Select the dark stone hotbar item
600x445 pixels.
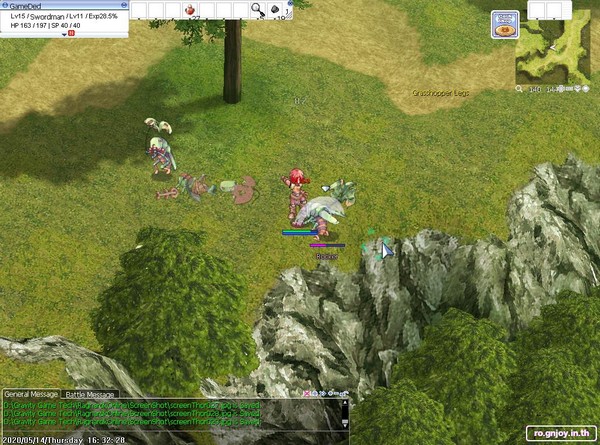tap(277, 10)
